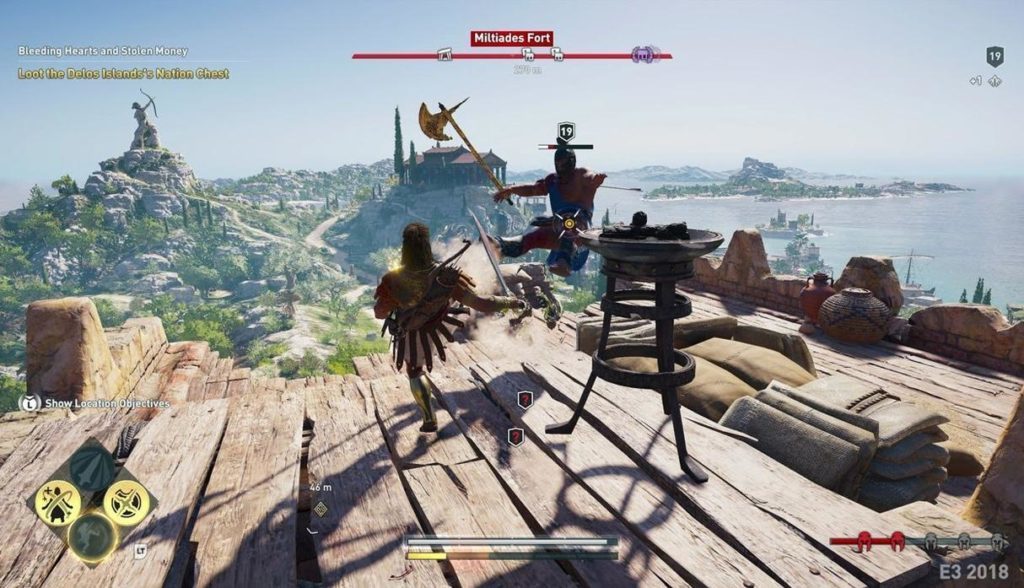Click the 46 m diamond objective marker
The height and width of the screenshot is (588, 1024).
click(x=320, y=508)
